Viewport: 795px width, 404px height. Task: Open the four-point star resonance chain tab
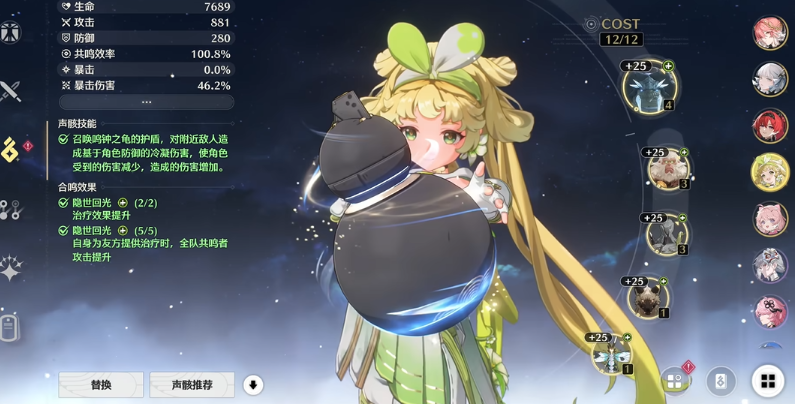(11, 267)
